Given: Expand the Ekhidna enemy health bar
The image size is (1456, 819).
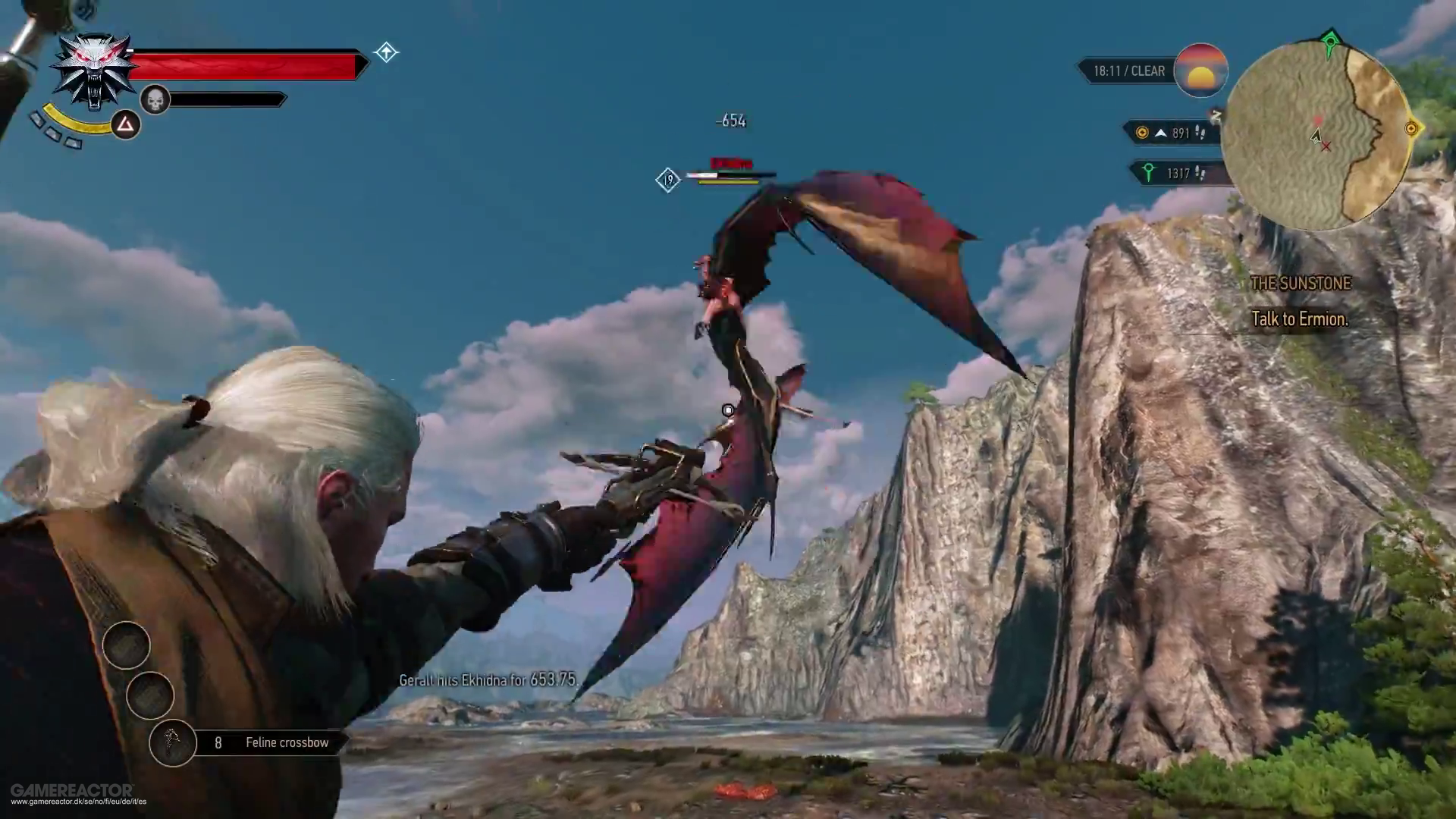Looking at the screenshot, I should point(730,174).
